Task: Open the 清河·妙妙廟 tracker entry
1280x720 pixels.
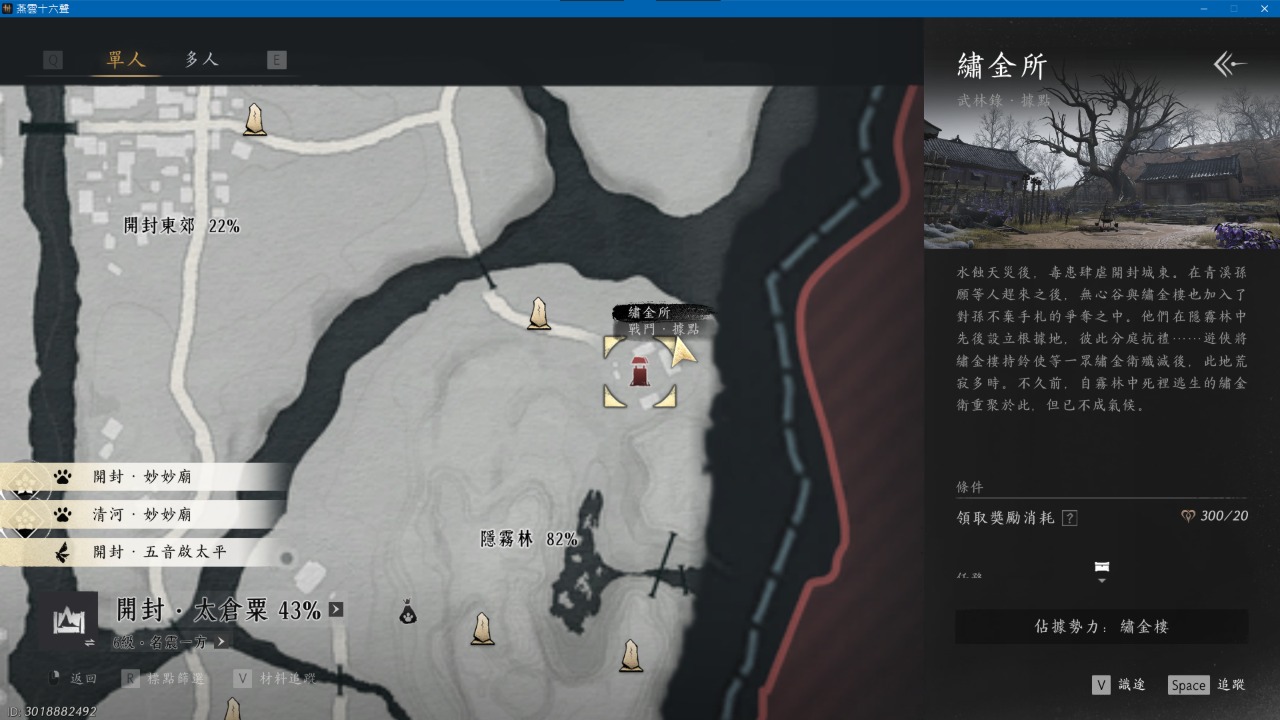Action: (141, 515)
